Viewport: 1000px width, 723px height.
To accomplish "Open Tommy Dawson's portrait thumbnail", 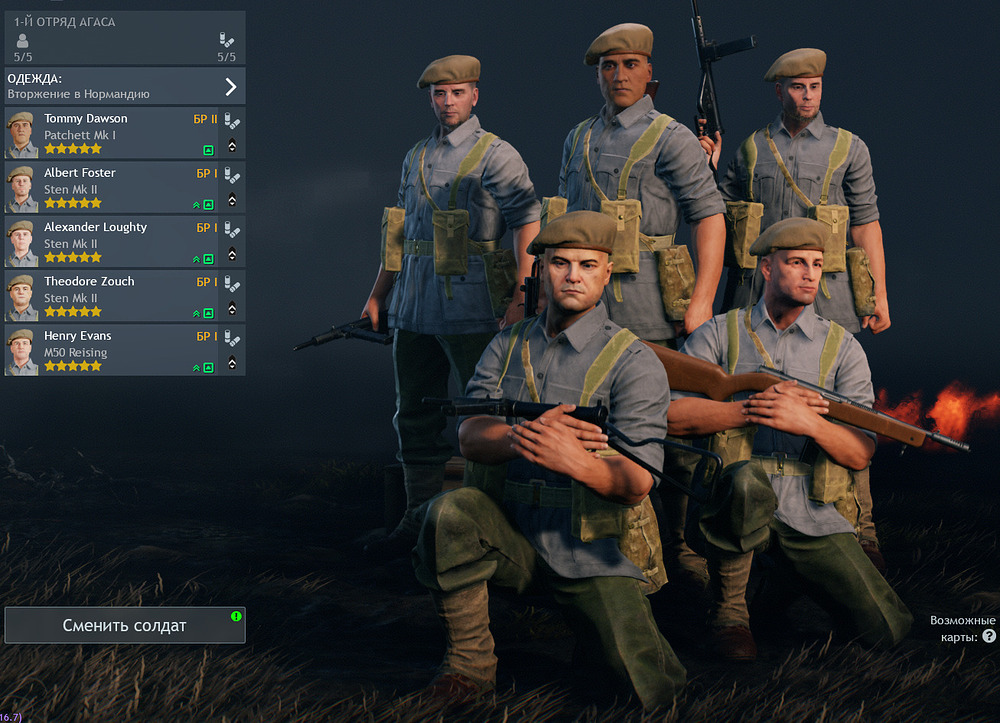I will click(21, 134).
